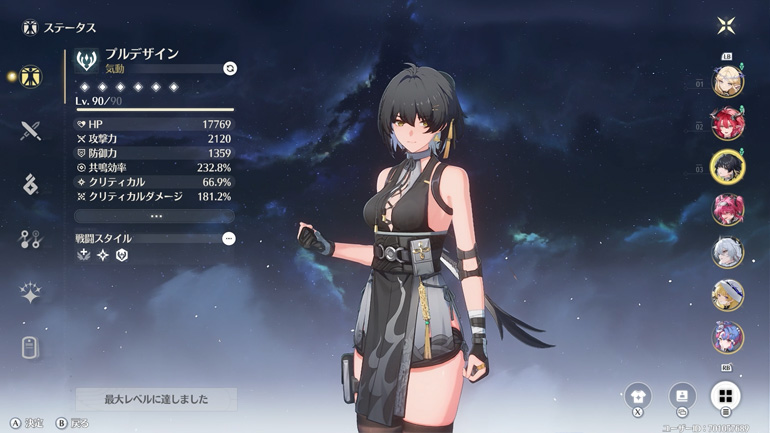Viewport: 770px width, 433px height.
Task: Close the status screen with the star icon
Action: tap(726, 25)
